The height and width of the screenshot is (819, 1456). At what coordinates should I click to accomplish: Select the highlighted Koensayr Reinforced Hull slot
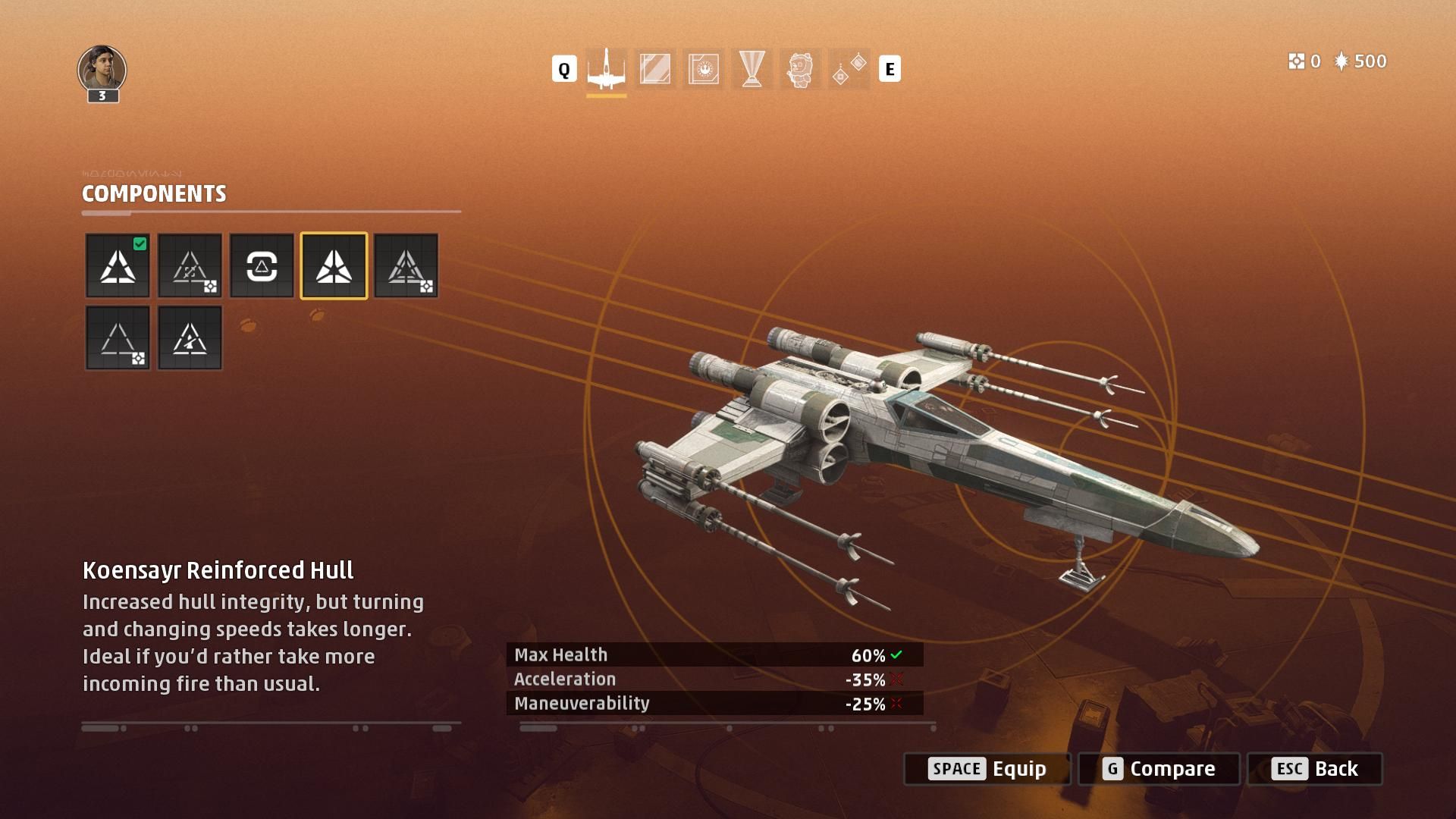click(x=334, y=265)
